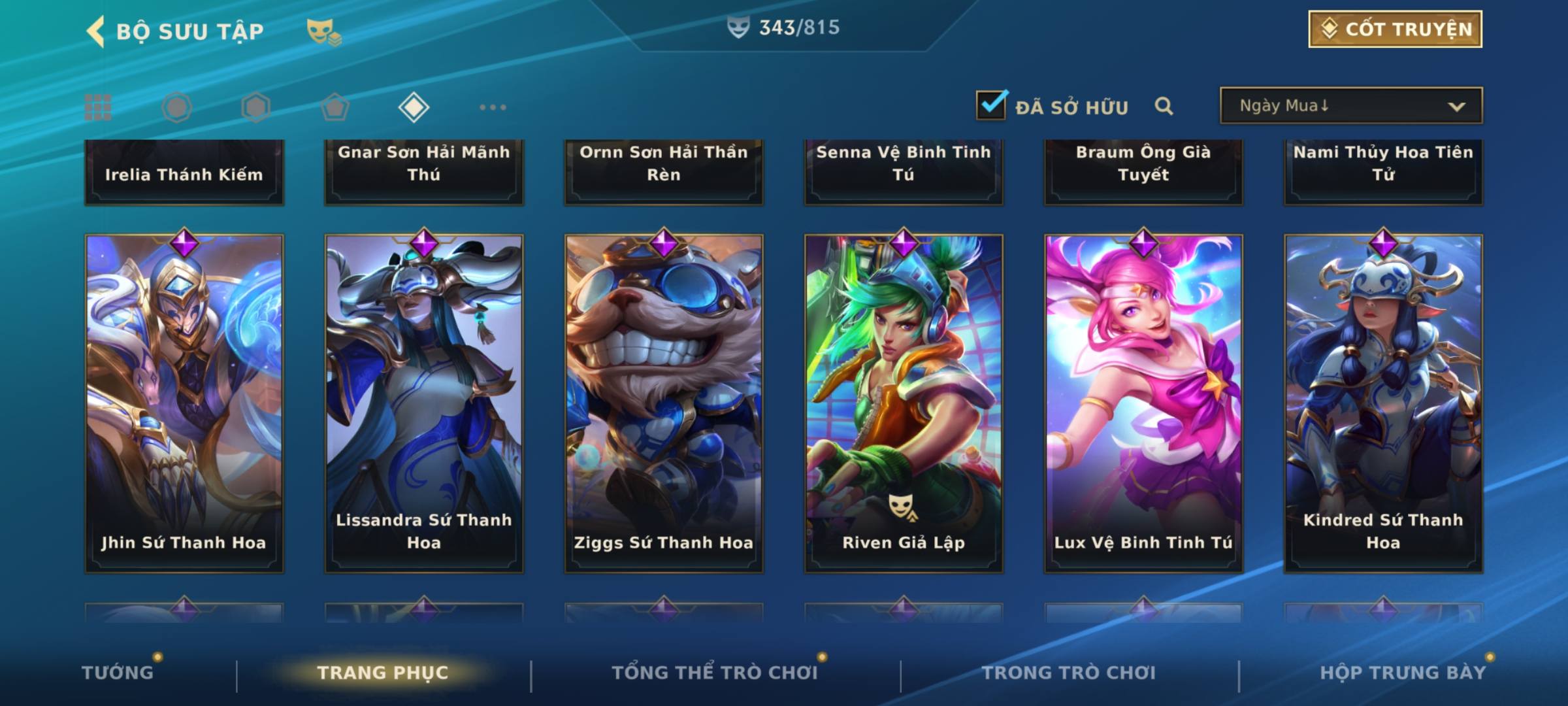Choose the Ziggs Sứ Thanh Hoa skin

(664, 403)
